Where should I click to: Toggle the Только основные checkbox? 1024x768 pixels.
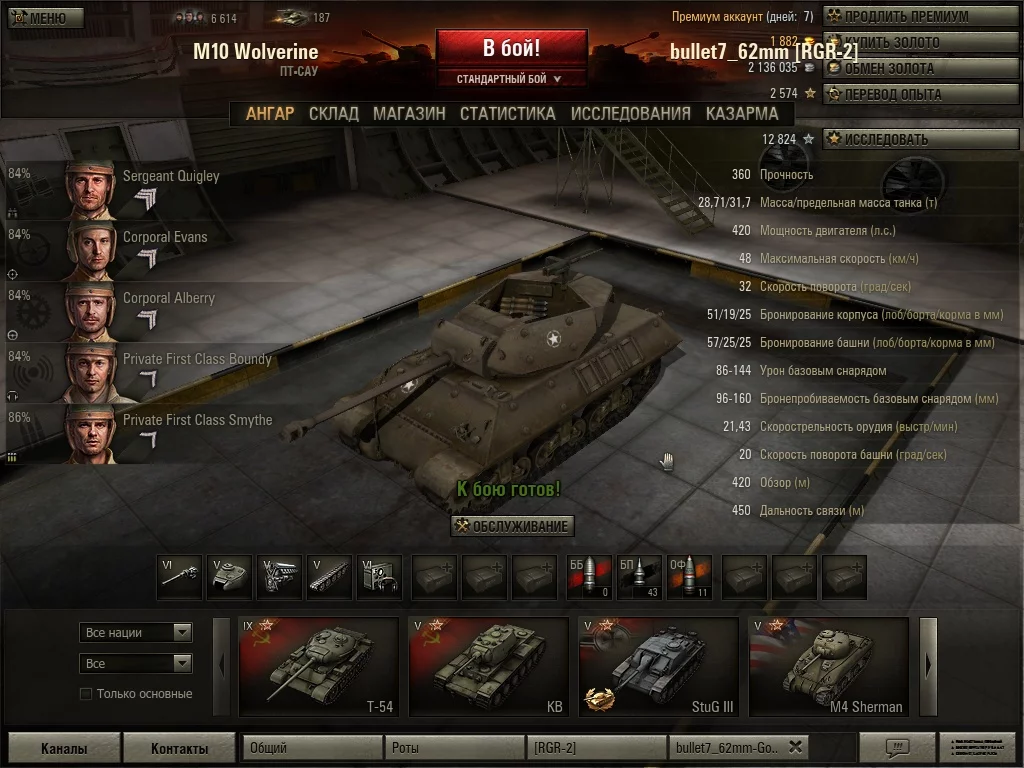point(86,694)
